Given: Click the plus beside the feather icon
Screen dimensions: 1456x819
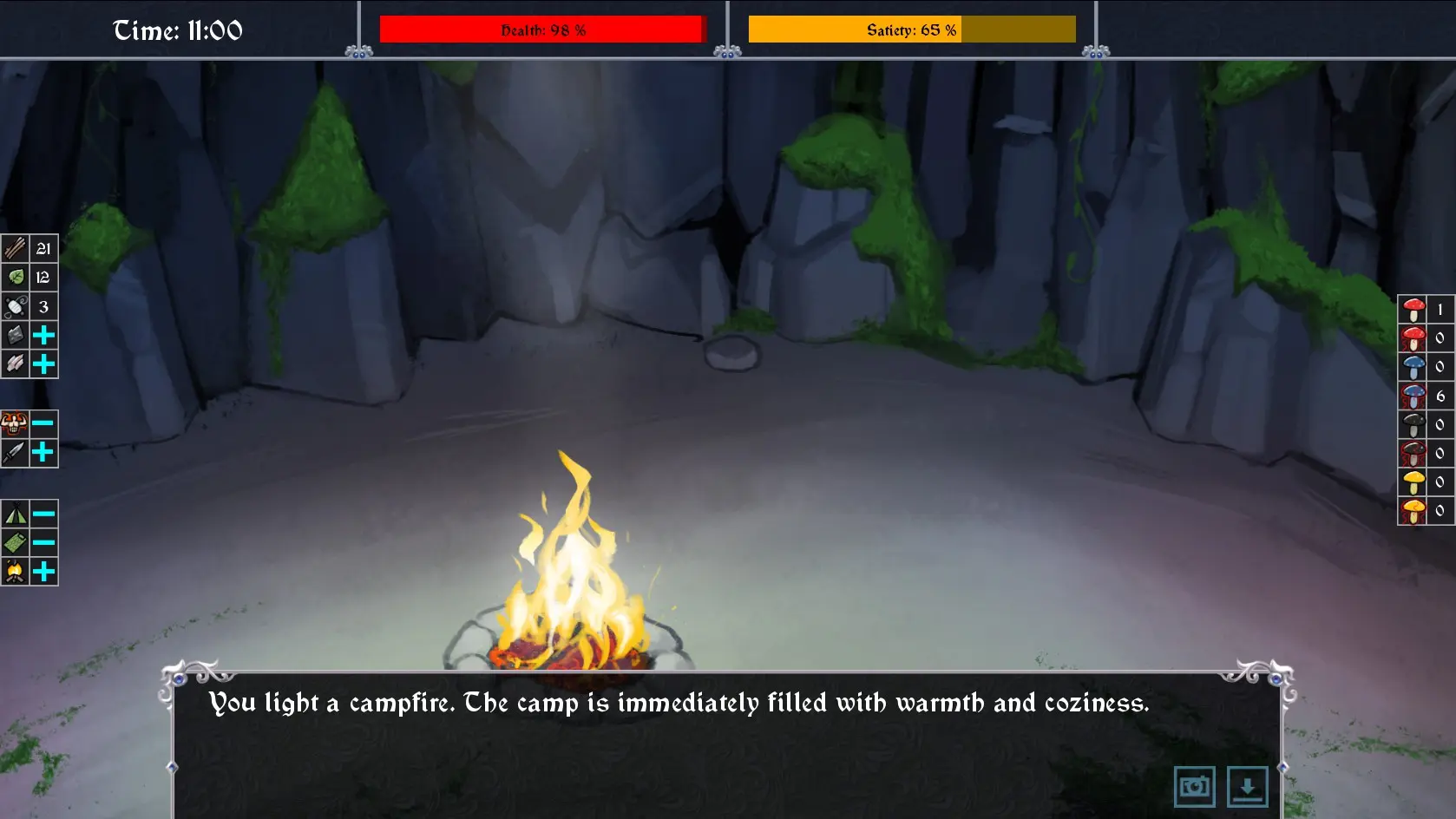Looking at the screenshot, I should click(x=43, y=364).
